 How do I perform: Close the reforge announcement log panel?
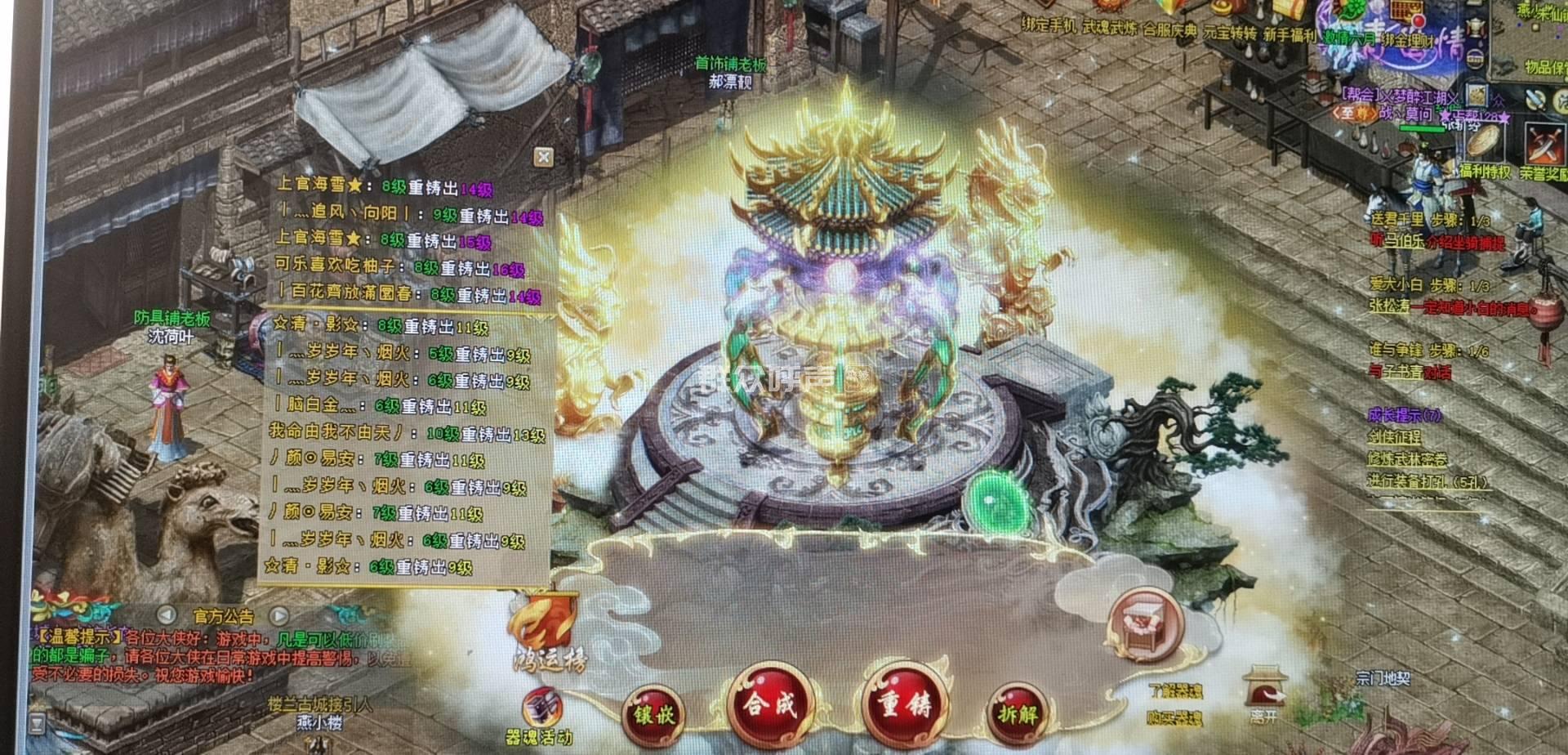tap(543, 157)
